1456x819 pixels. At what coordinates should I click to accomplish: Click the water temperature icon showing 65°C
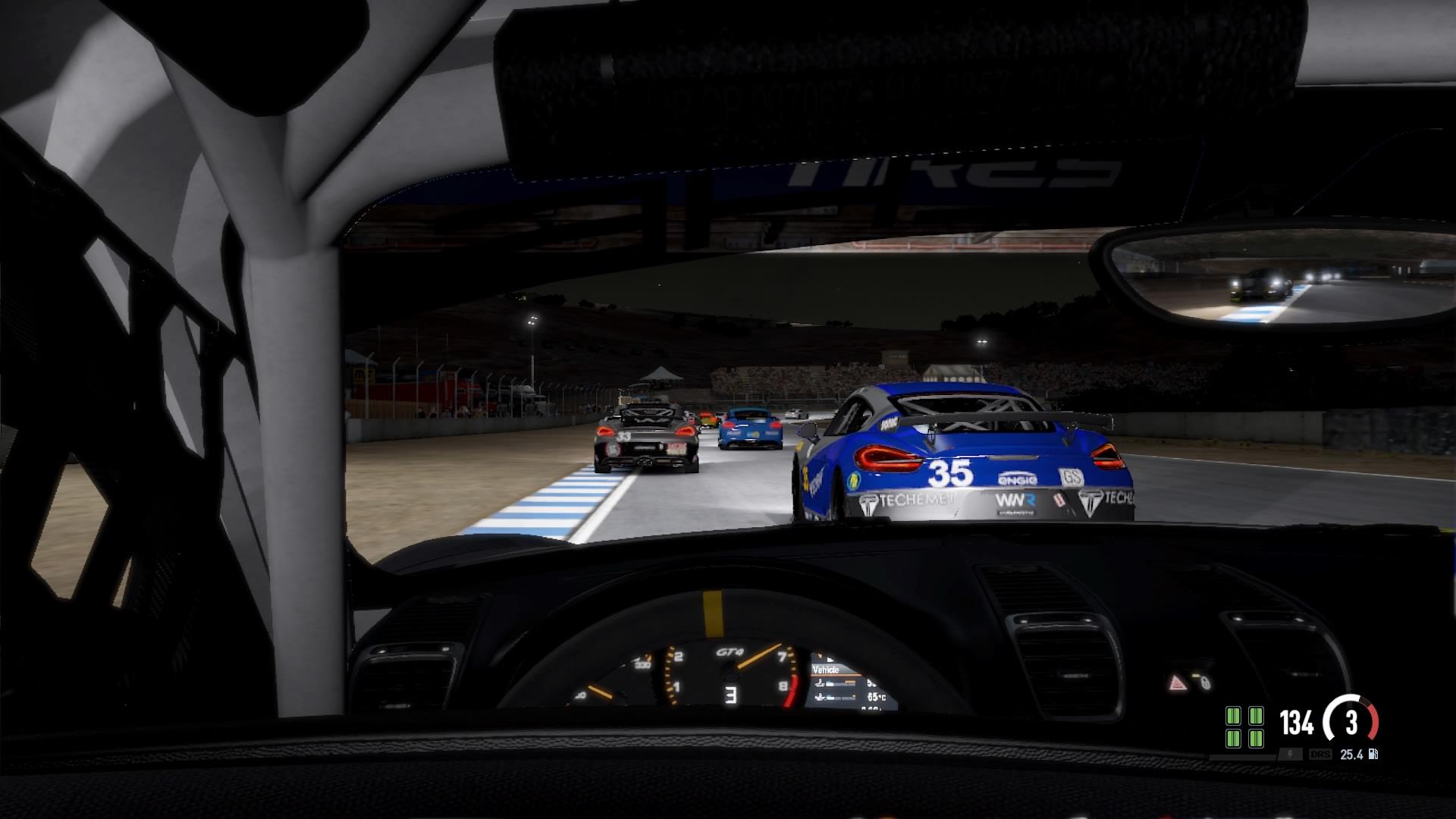(820, 697)
